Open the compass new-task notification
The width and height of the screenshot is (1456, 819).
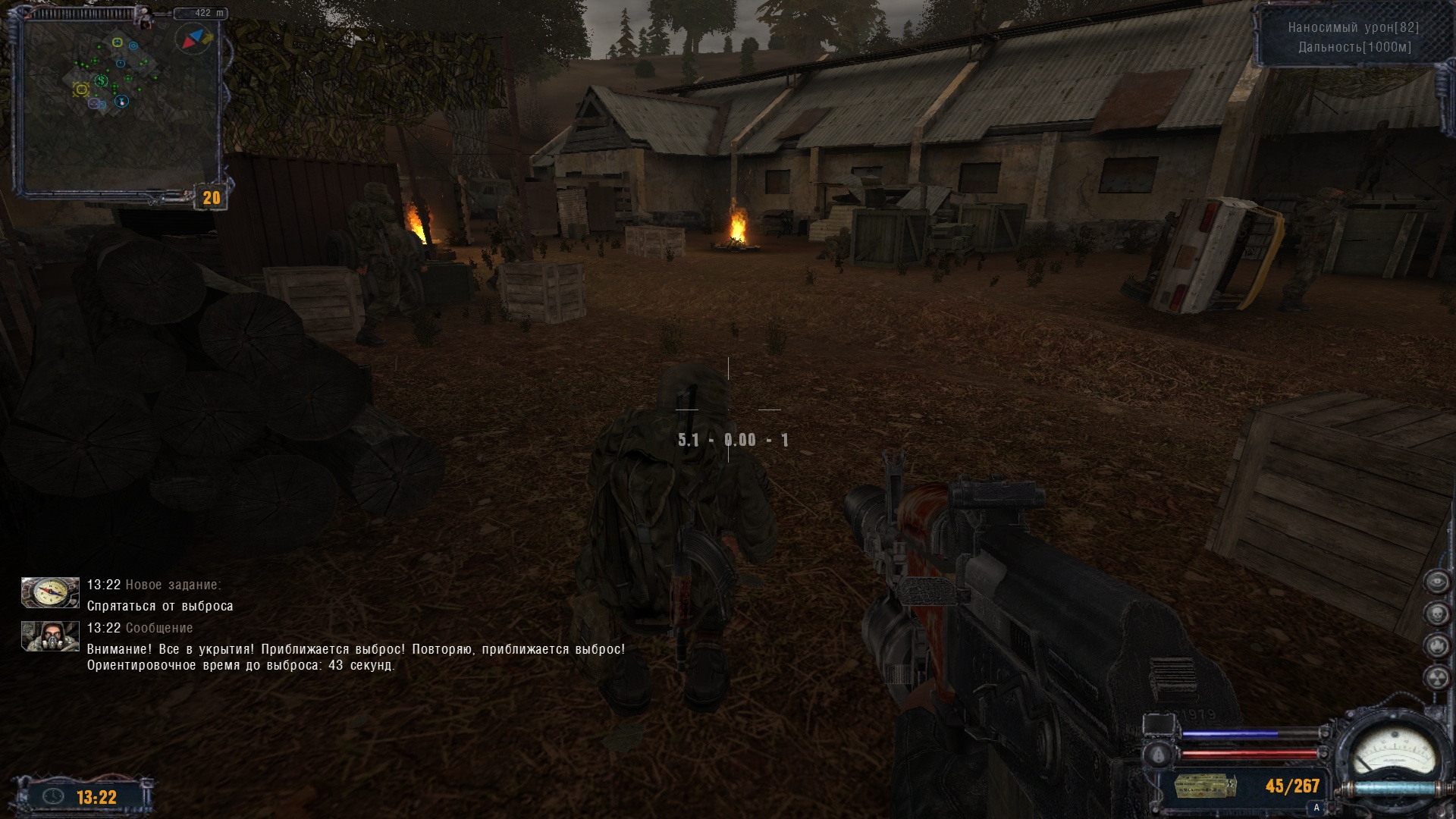pyautogui.click(x=50, y=593)
